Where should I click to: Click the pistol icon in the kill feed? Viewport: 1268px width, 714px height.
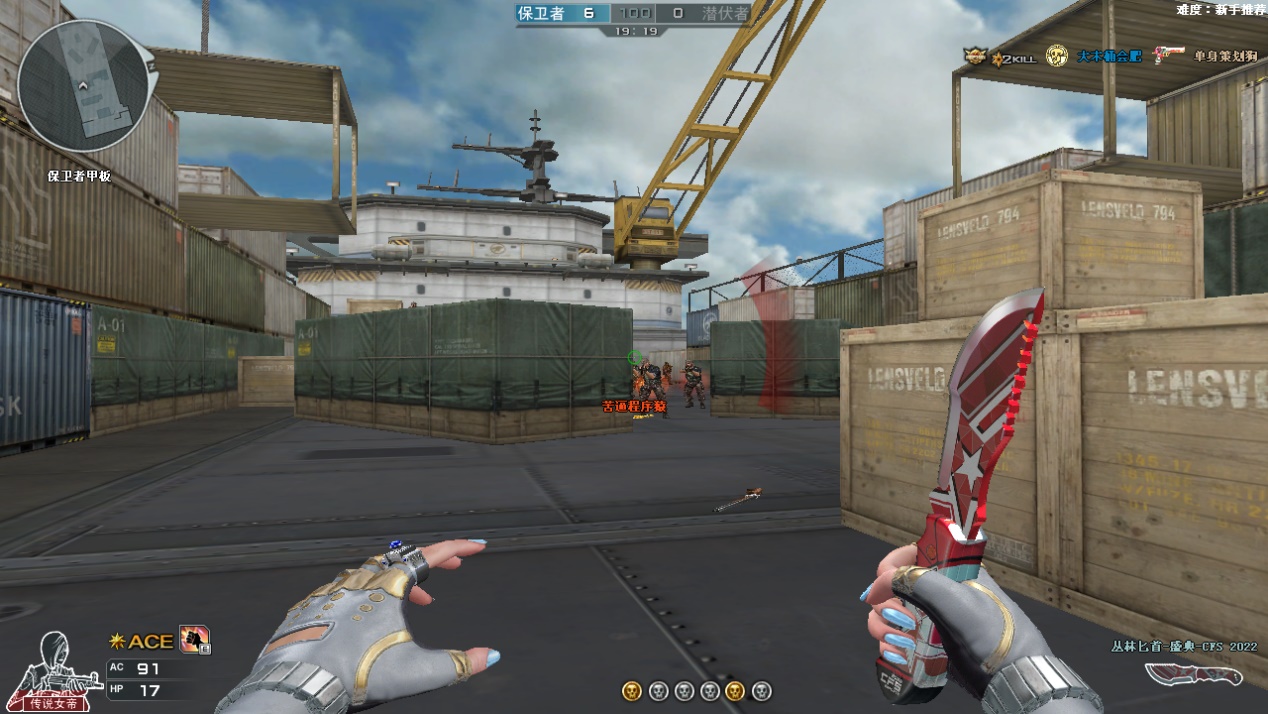pyautogui.click(x=1168, y=55)
